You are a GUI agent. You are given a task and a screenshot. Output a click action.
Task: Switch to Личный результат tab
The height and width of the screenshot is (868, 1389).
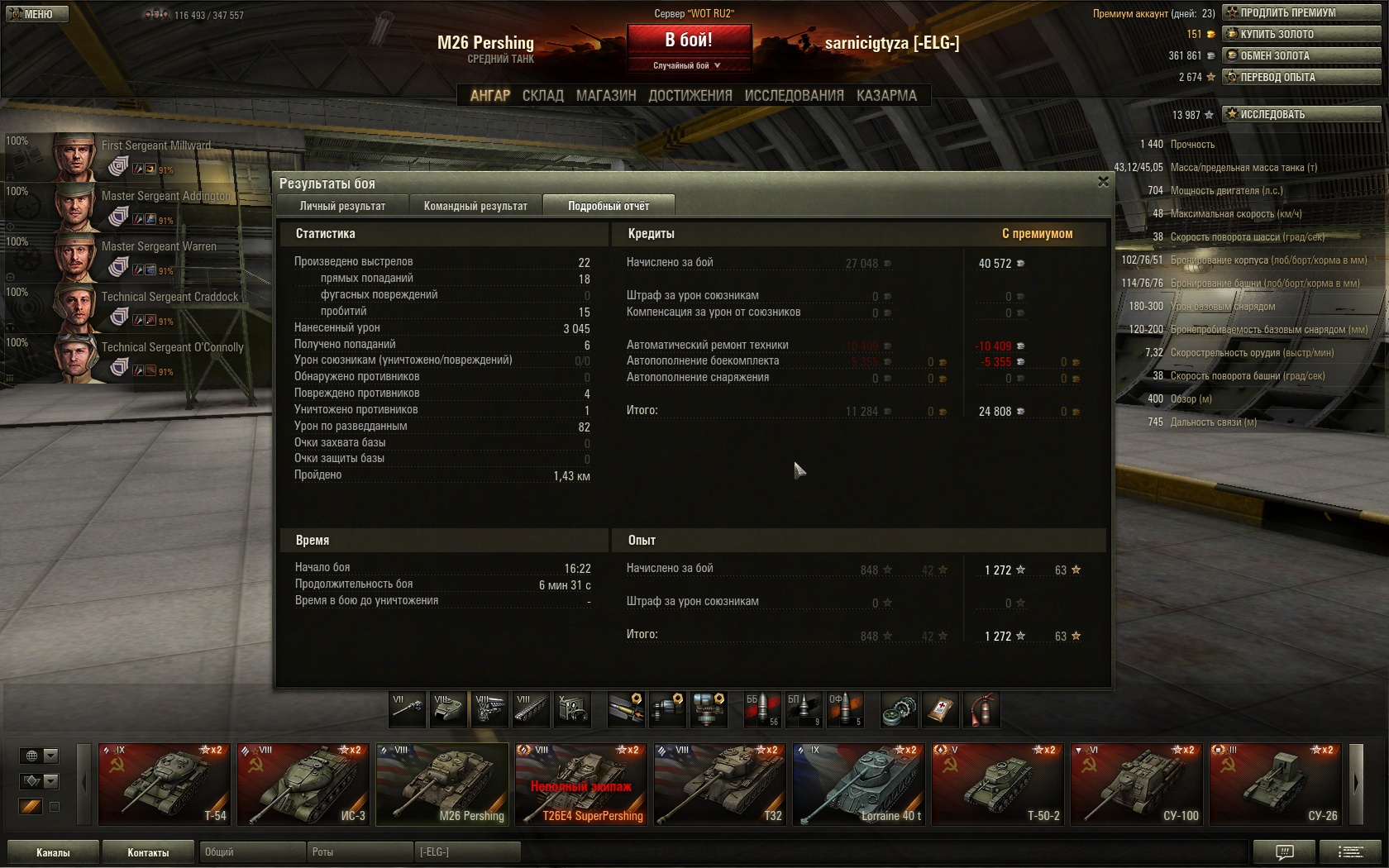[x=342, y=206]
